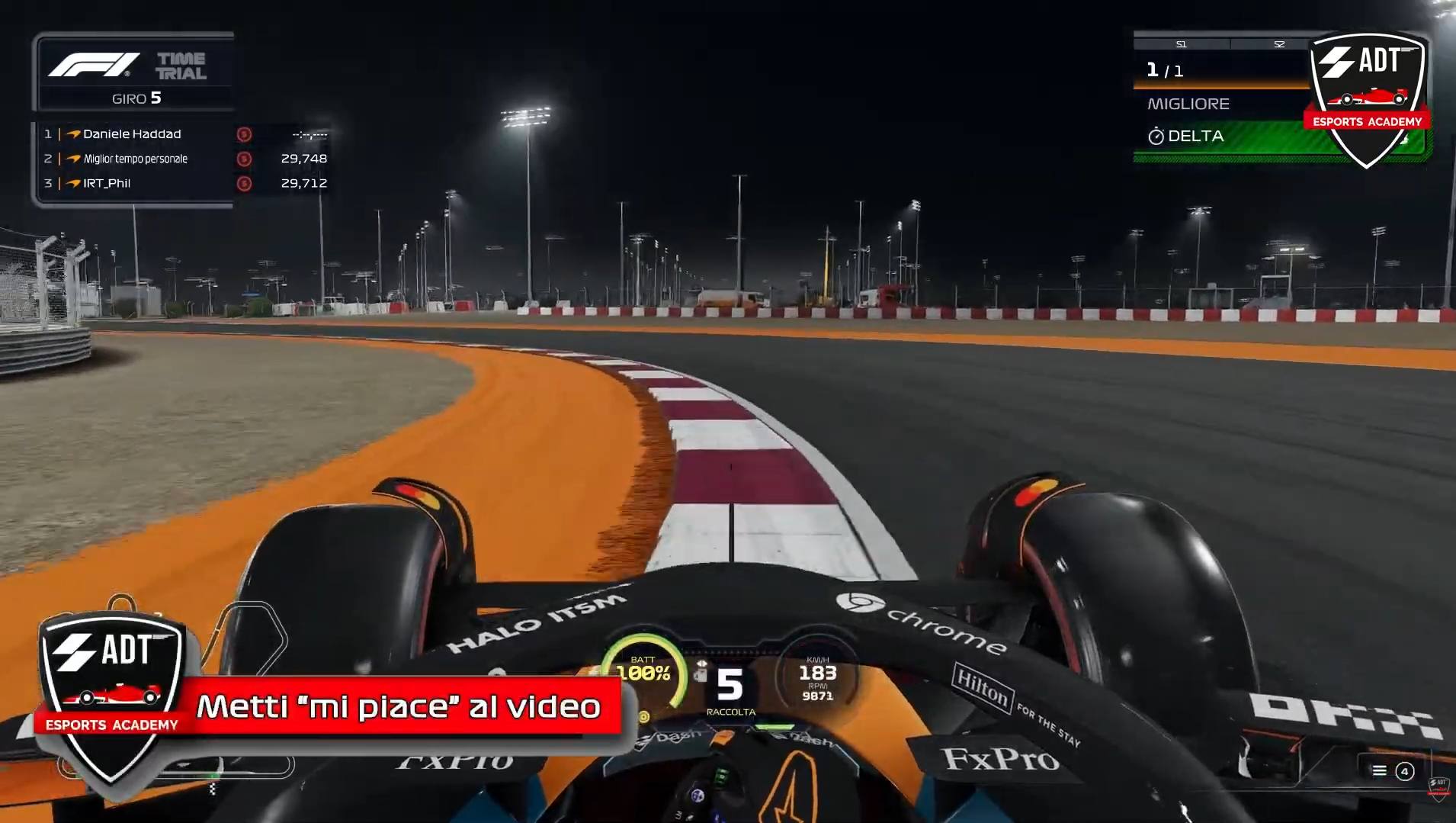Switch to the S1 sector tab
This screenshot has height=823, width=1456.
pos(1181,43)
